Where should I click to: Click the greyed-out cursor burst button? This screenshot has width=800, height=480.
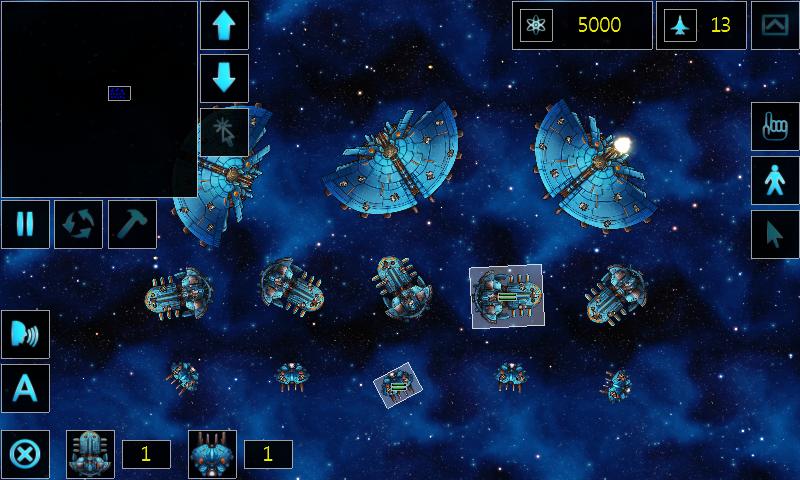click(x=224, y=131)
